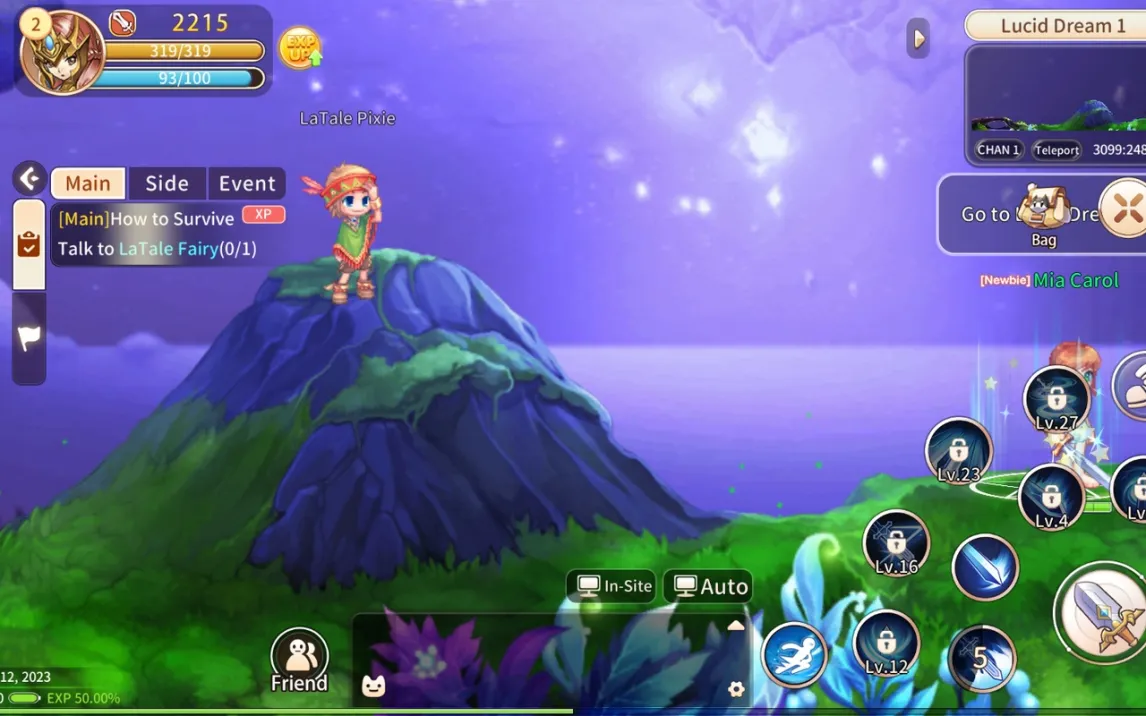Open the player portrait avatar

(x=62, y=53)
